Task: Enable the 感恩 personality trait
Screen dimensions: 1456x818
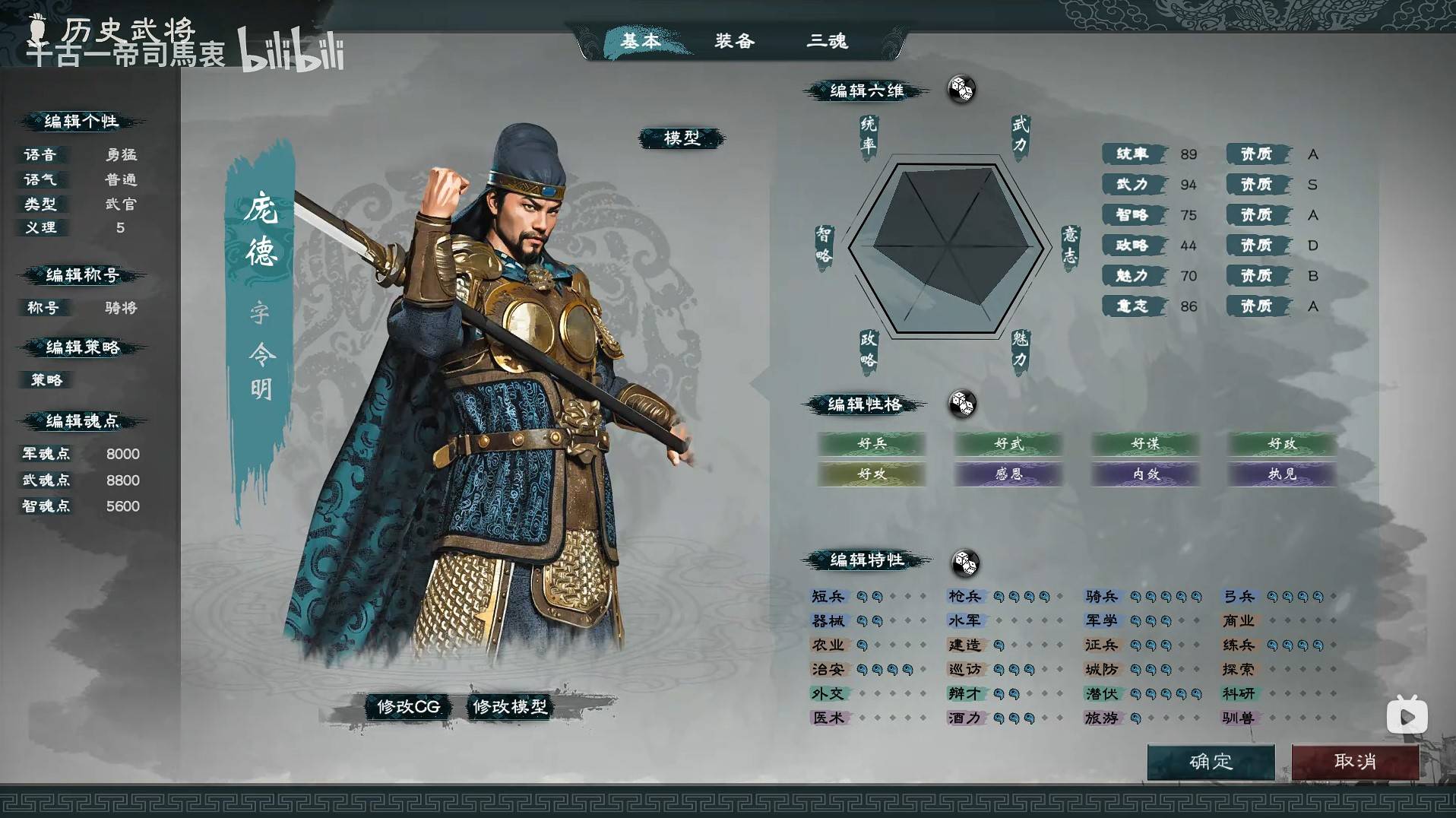Action: 1008,474
